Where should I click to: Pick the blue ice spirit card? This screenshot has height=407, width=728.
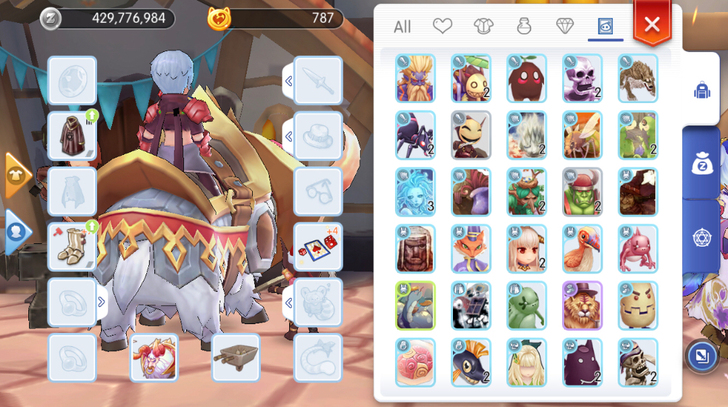tap(415, 192)
